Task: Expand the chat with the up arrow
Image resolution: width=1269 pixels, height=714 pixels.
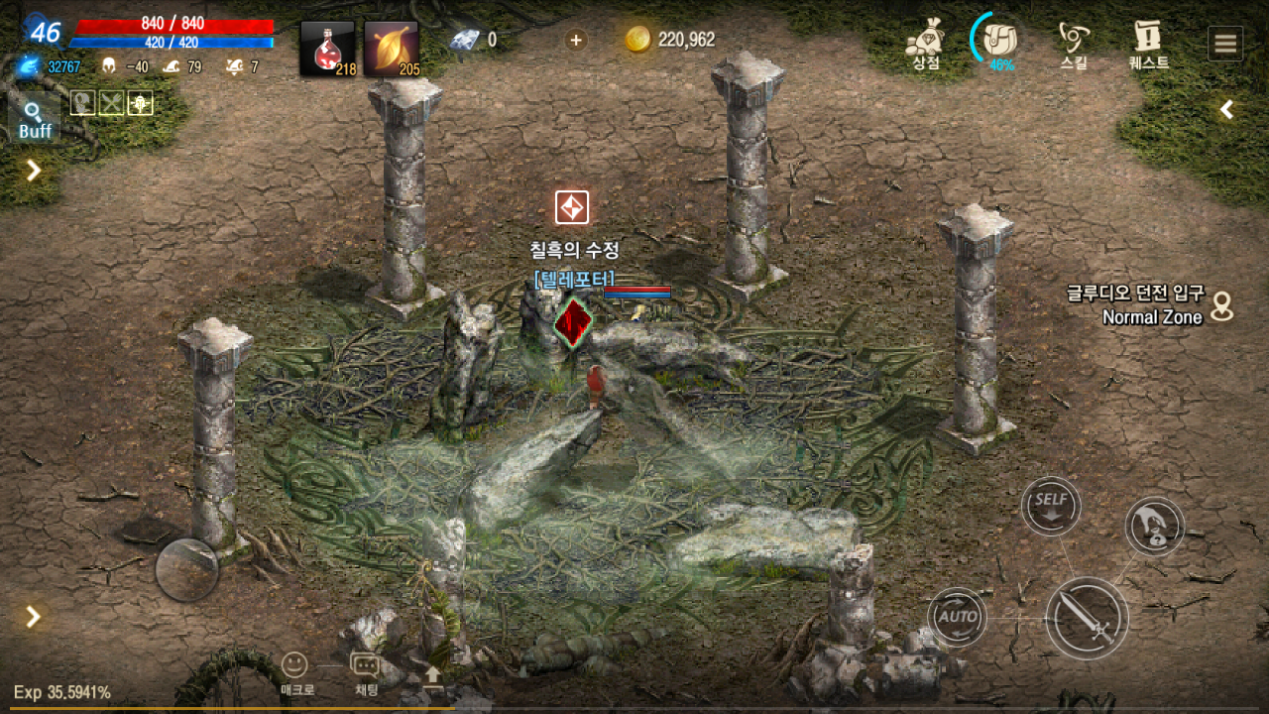Action: (433, 675)
